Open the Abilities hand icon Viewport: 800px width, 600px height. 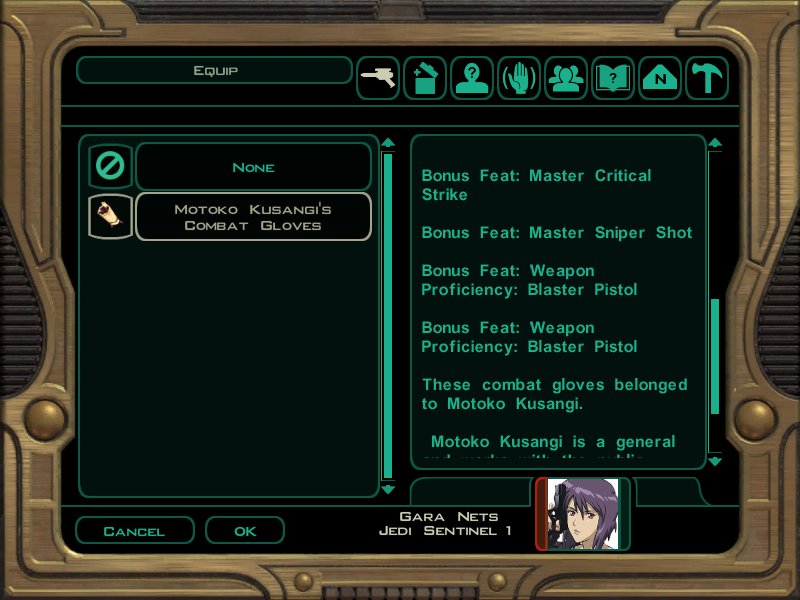(519, 79)
